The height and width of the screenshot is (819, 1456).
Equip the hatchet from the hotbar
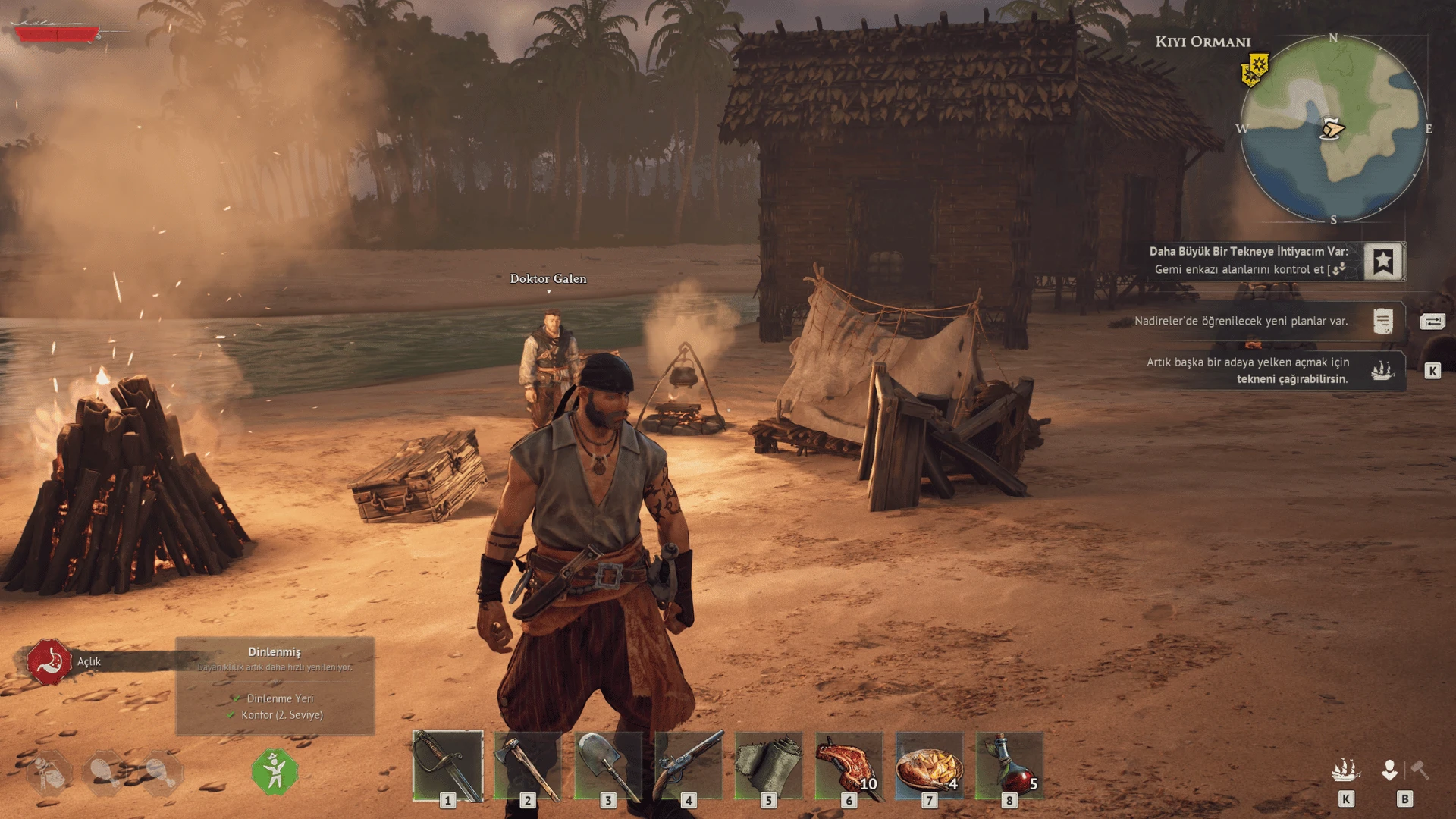coord(528,766)
